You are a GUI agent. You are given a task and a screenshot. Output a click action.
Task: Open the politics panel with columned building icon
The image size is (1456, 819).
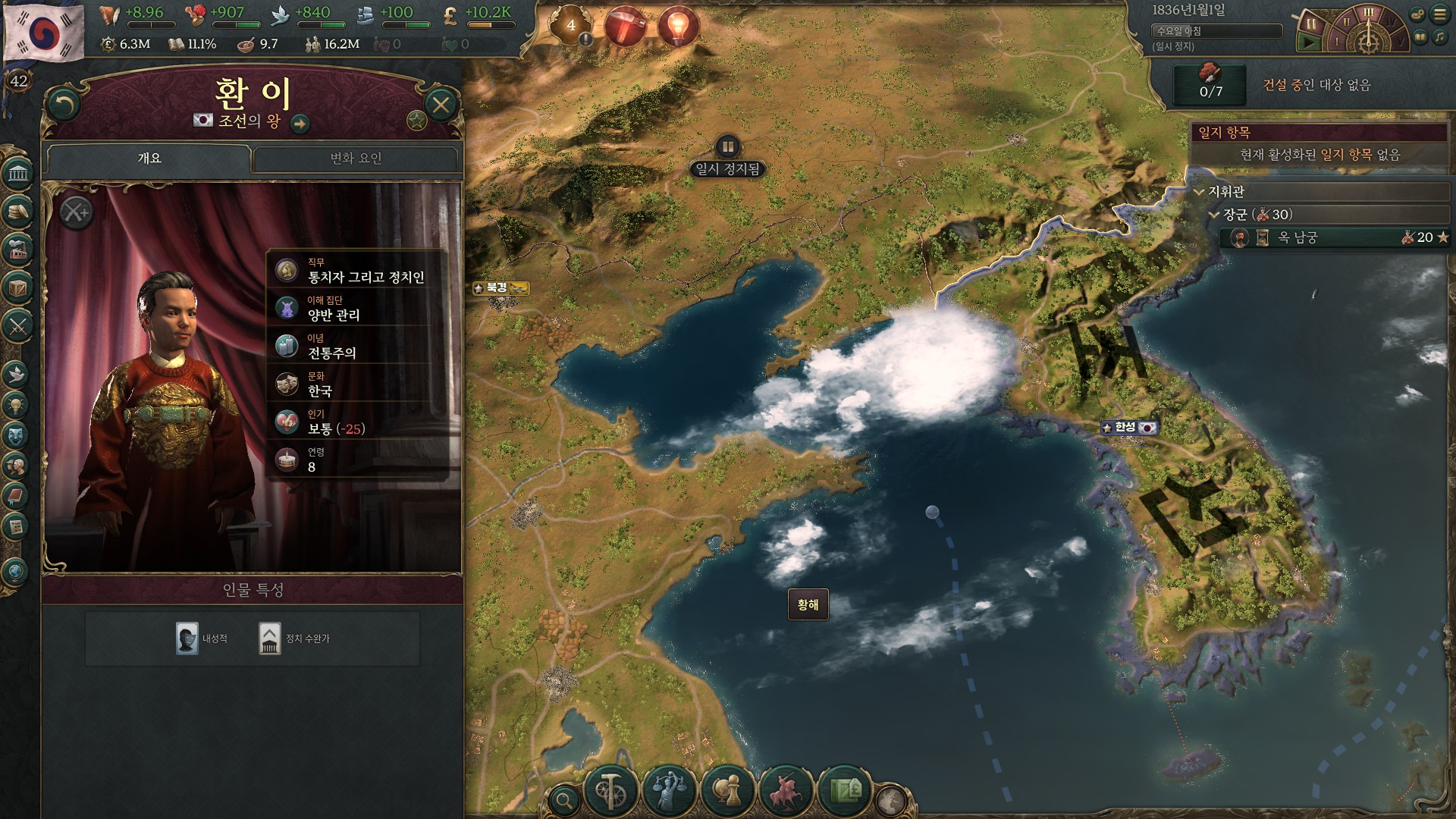[x=18, y=174]
